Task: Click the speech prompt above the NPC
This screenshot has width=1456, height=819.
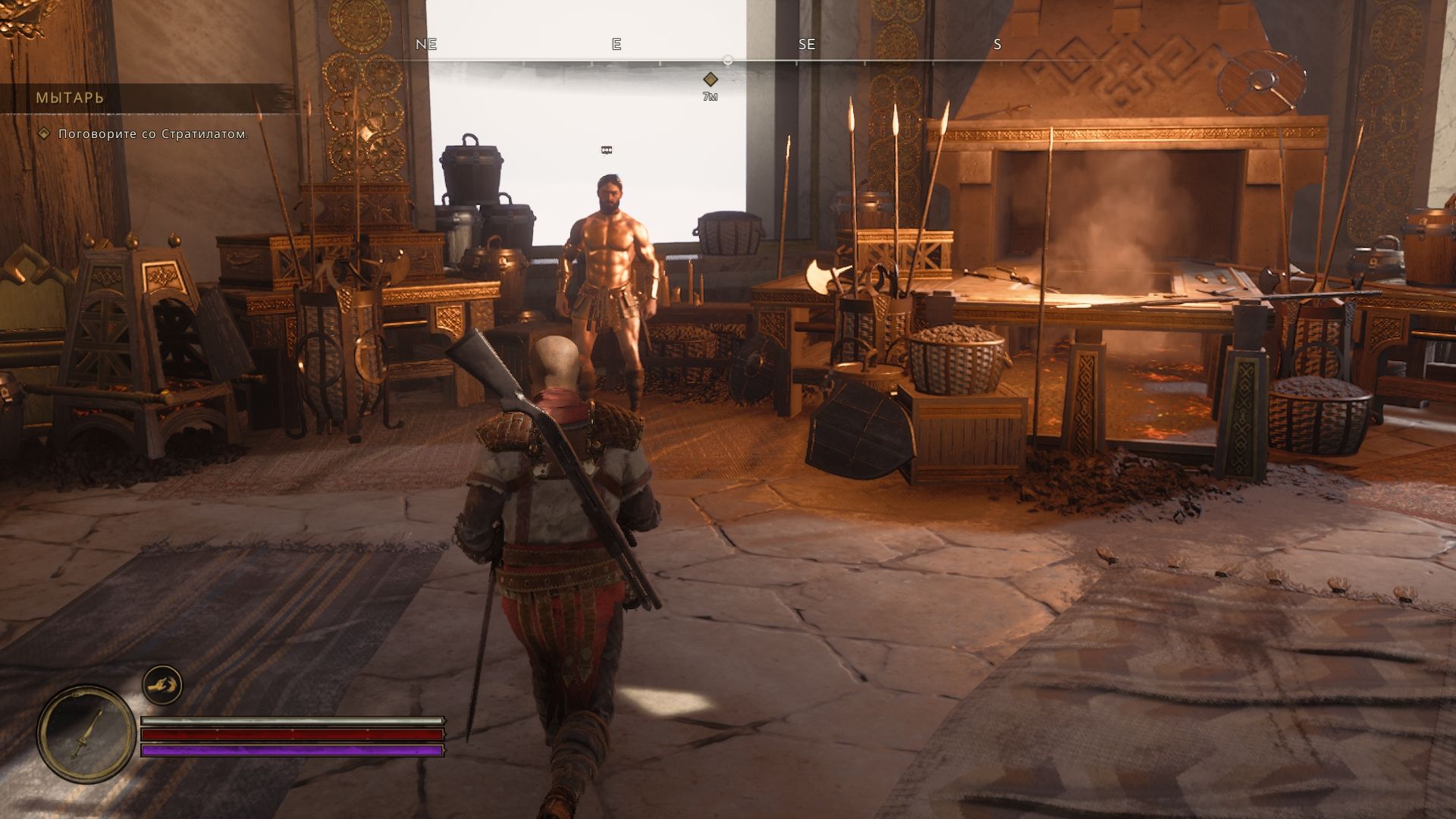Action: point(606,150)
